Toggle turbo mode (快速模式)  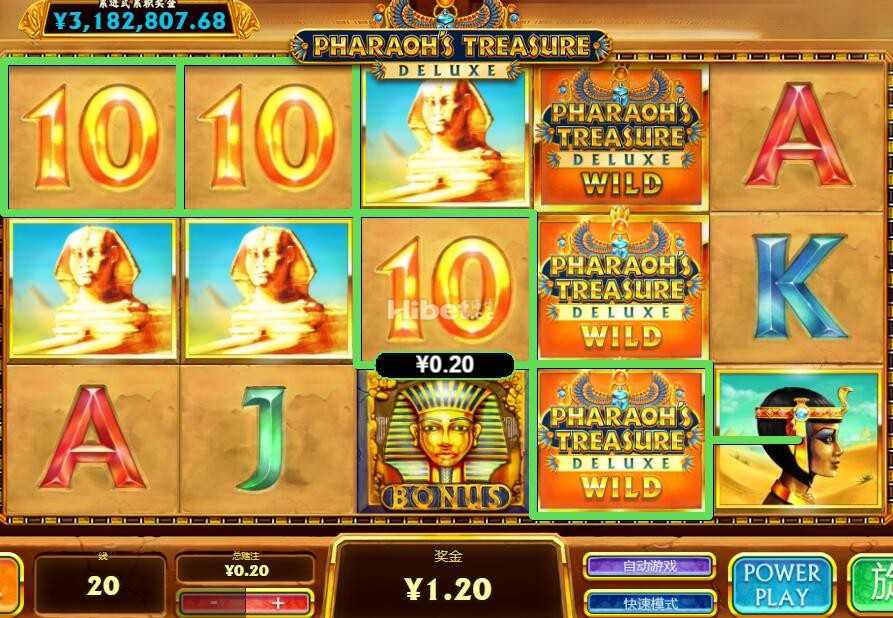[649, 603]
